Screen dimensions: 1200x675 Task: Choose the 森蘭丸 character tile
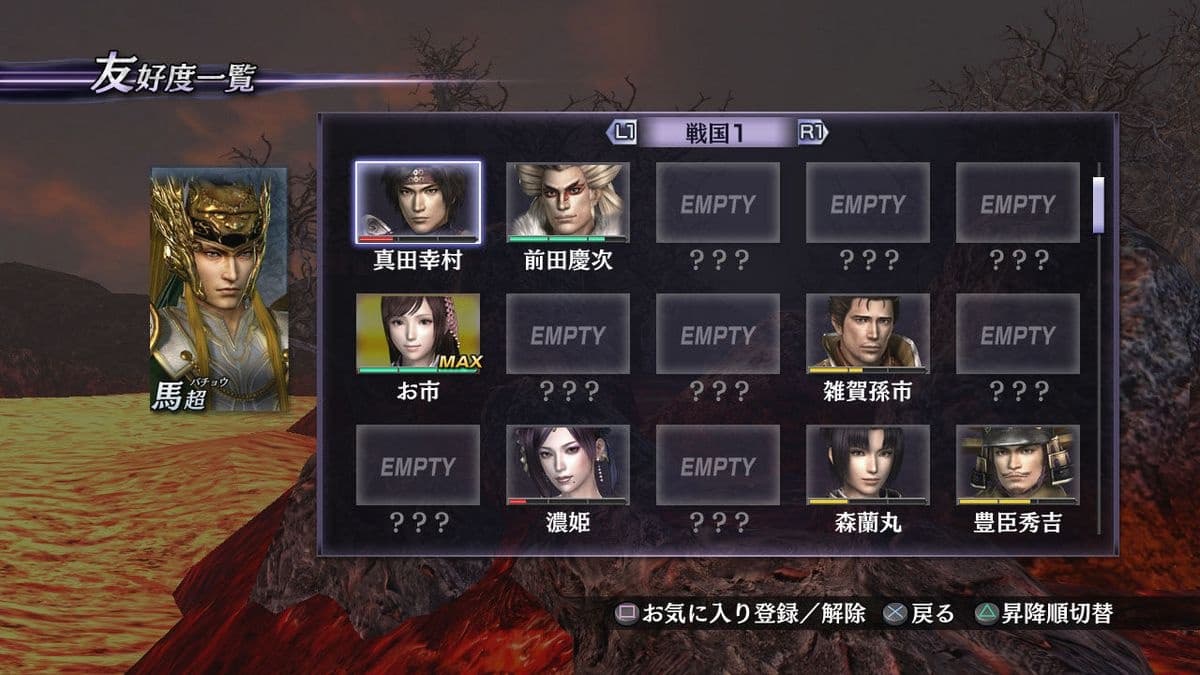point(868,464)
